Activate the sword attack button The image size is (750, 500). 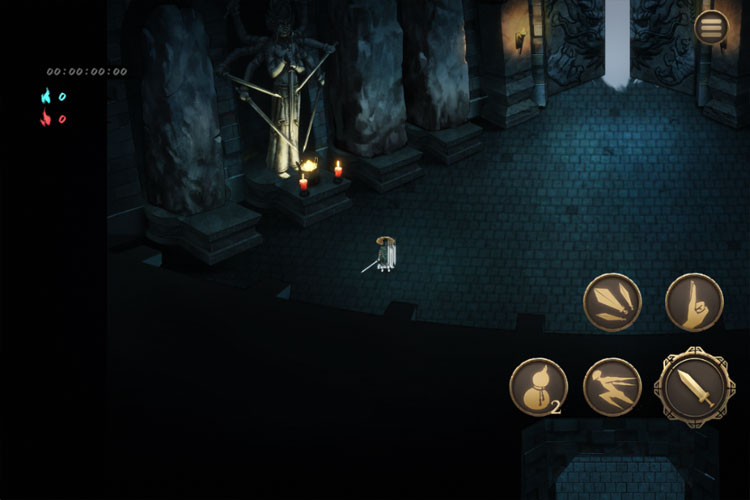tap(693, 385)
